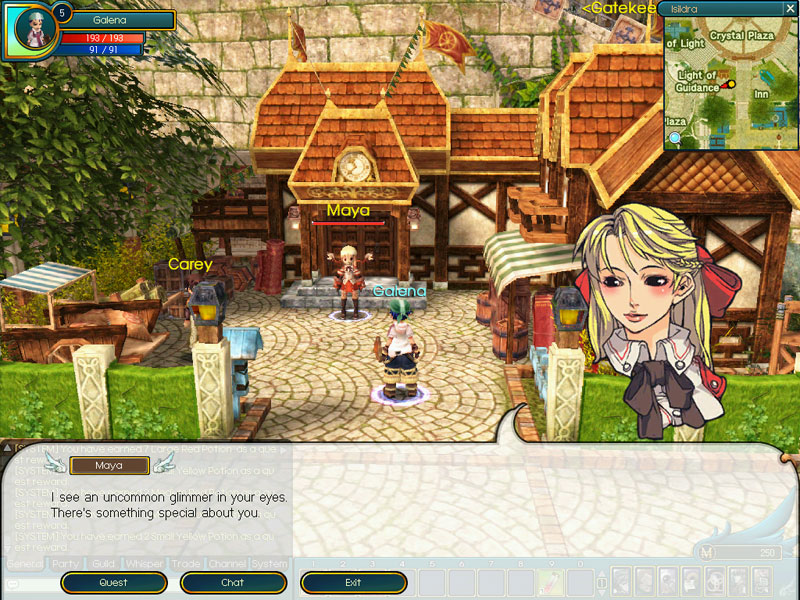The width and height of the screenshot is (800, 600).
Task: Switch to the General chat tab
Action: 25,564
